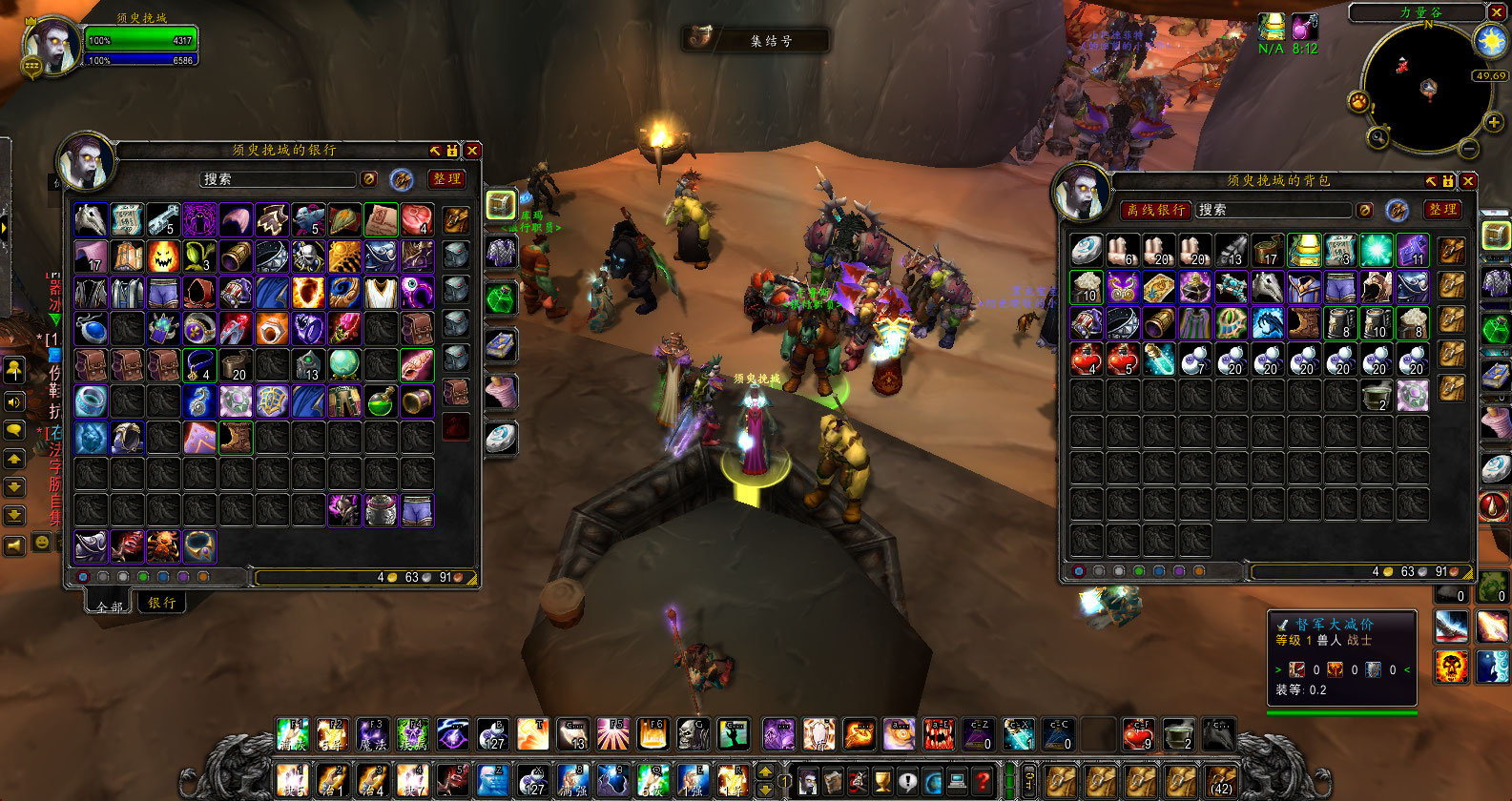Screen dimensions: 1512x801
Task: Select the brown boots in bank
Action: click(x=236, y=438)
